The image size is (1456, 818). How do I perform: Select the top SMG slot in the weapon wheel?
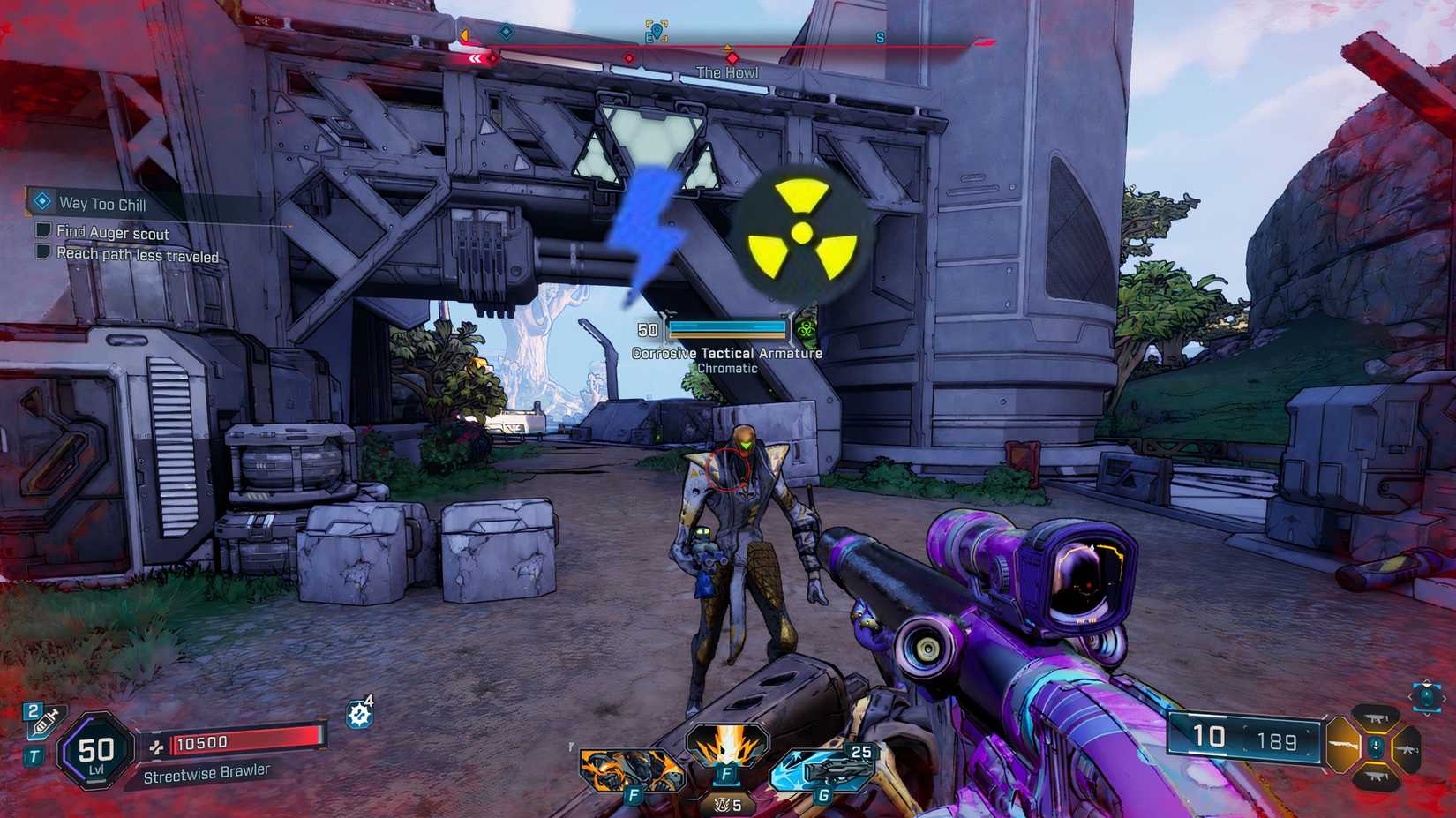tap(1376, 718)
